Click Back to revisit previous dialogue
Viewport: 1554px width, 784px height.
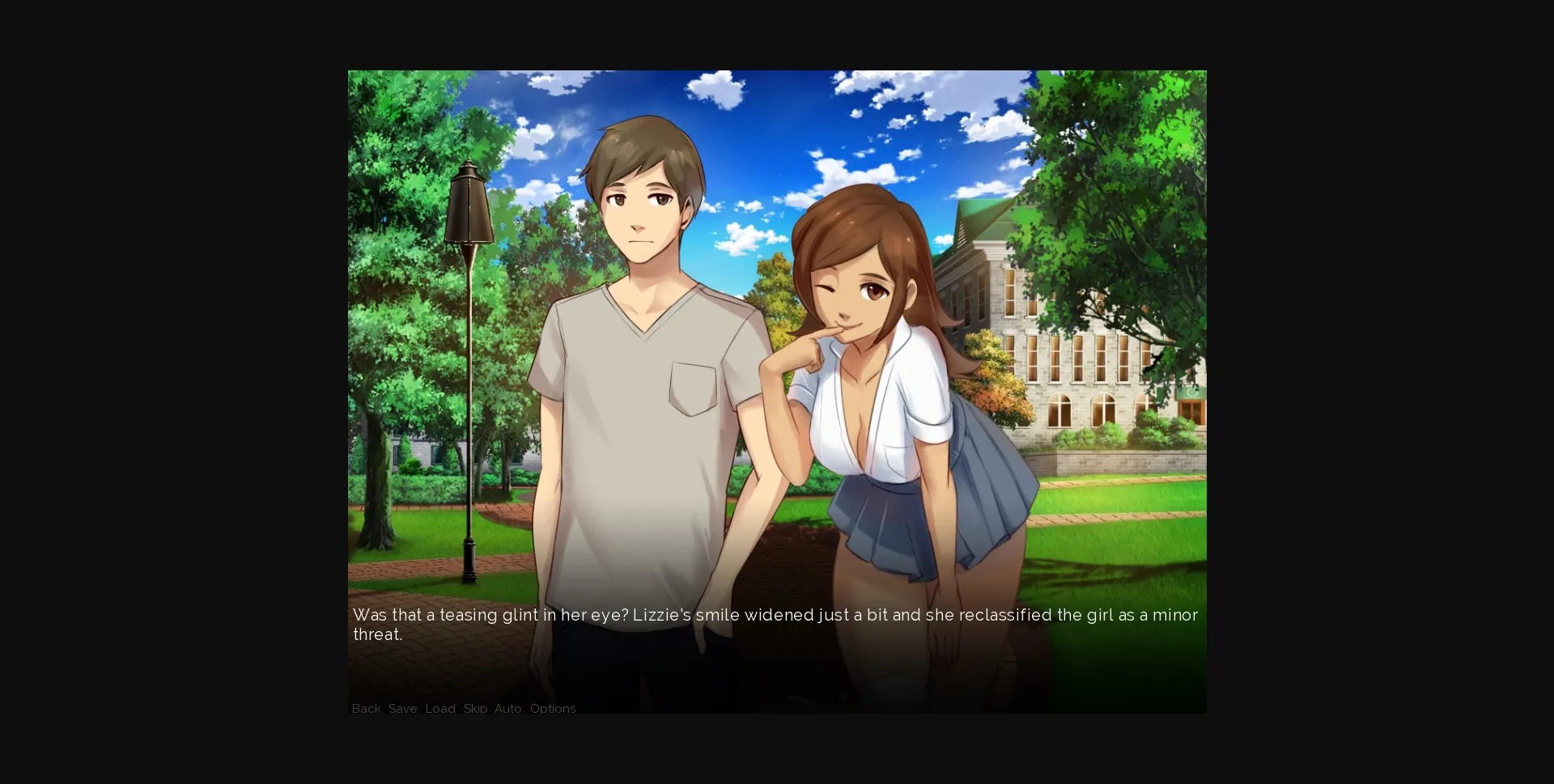366,709
